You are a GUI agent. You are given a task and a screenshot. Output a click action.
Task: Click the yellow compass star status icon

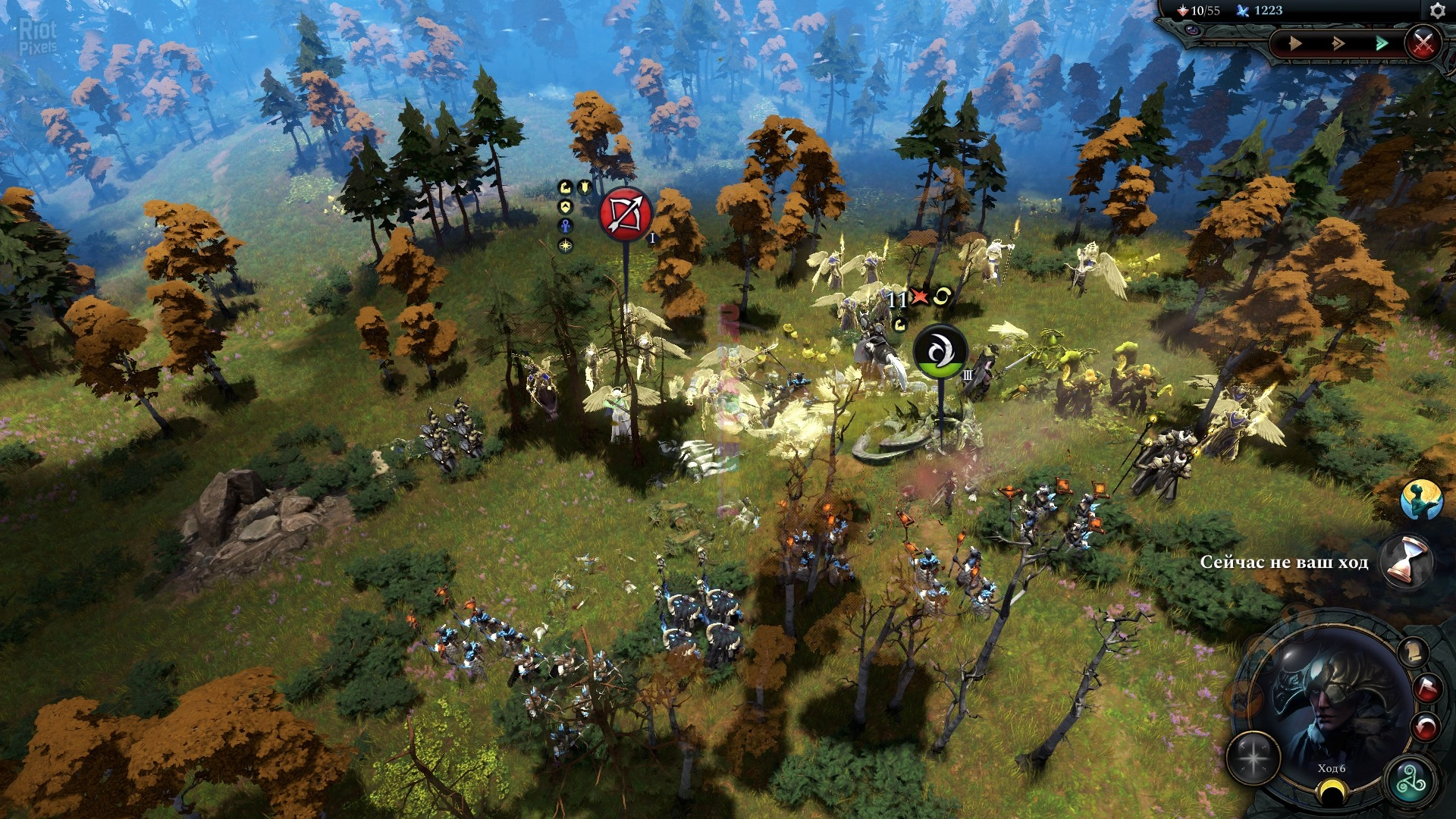pyautogui.click(x=566, y=245)
